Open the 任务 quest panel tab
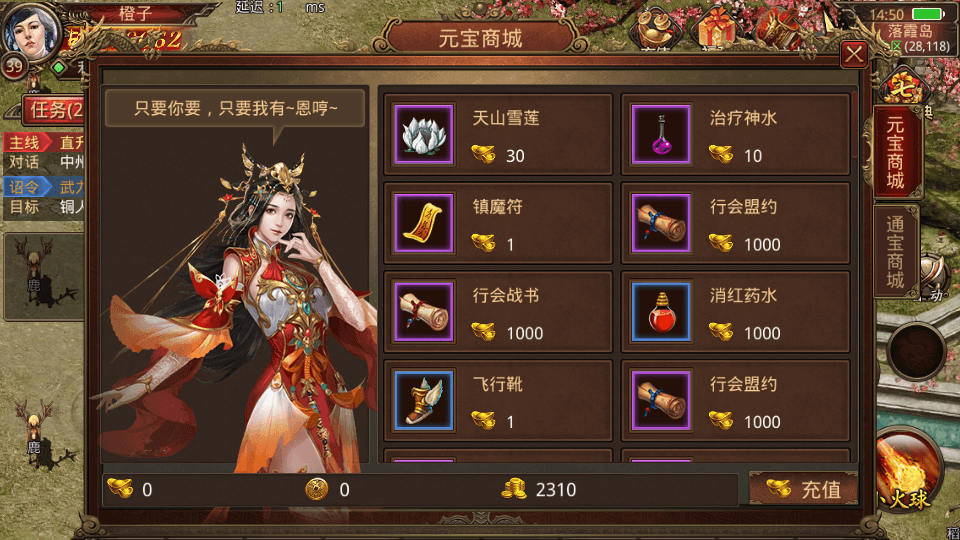960x540 pixels. 50,110
